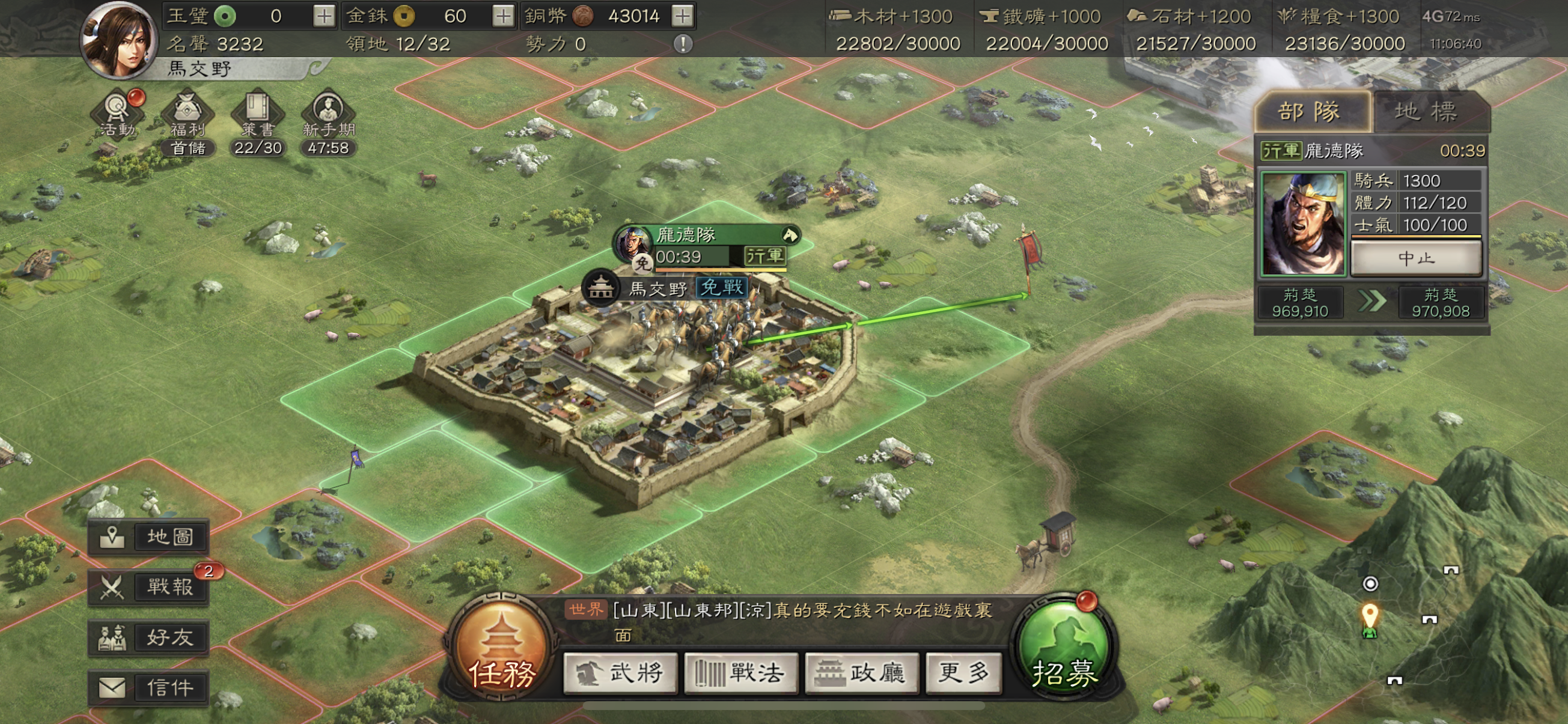View the 戰報 battle reports

149,587
